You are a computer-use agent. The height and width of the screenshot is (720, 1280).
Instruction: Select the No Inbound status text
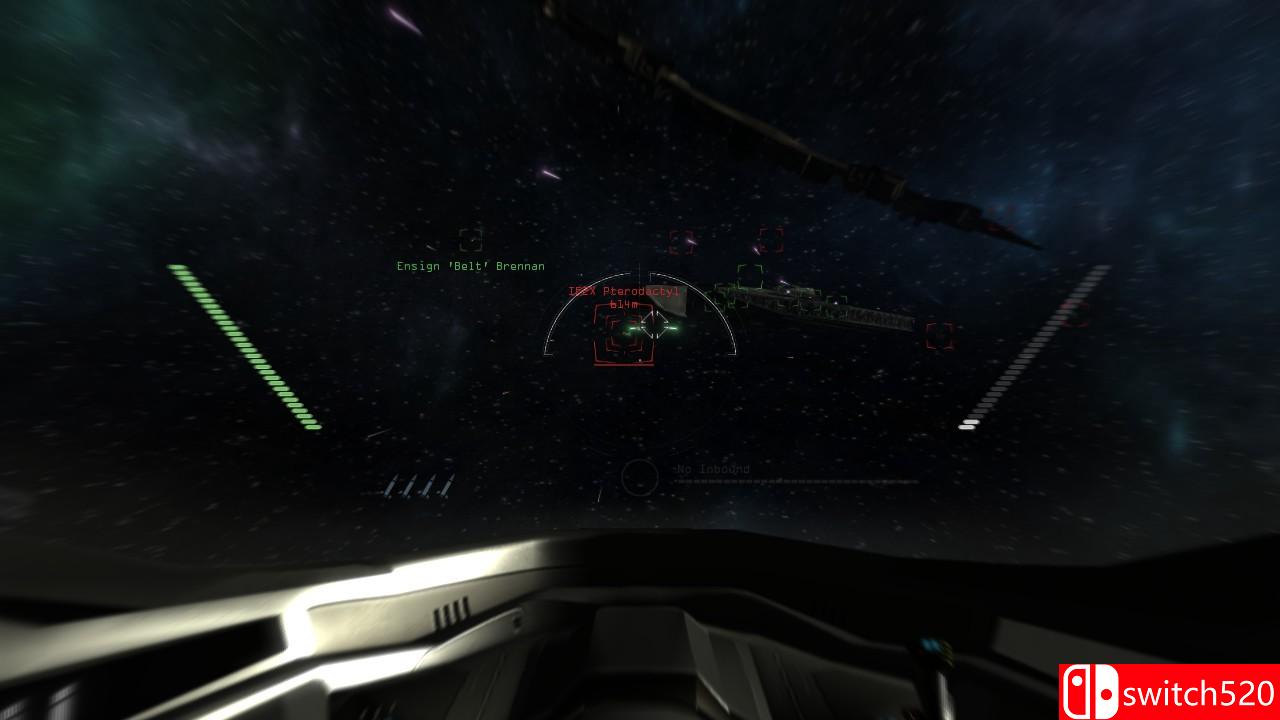[711, 470]
